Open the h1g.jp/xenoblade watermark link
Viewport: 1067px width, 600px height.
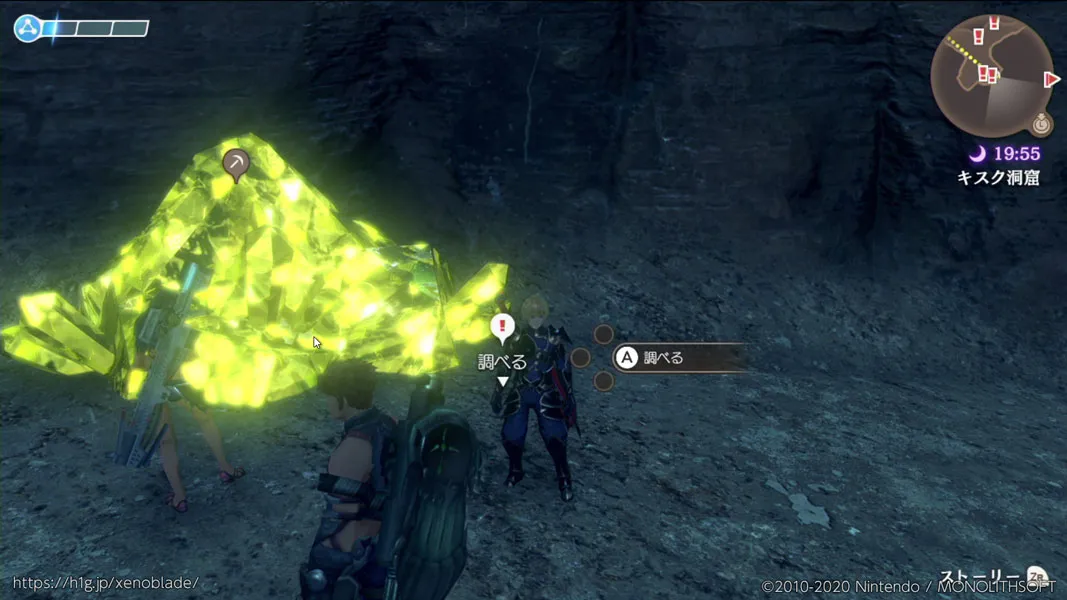(106, 582)
